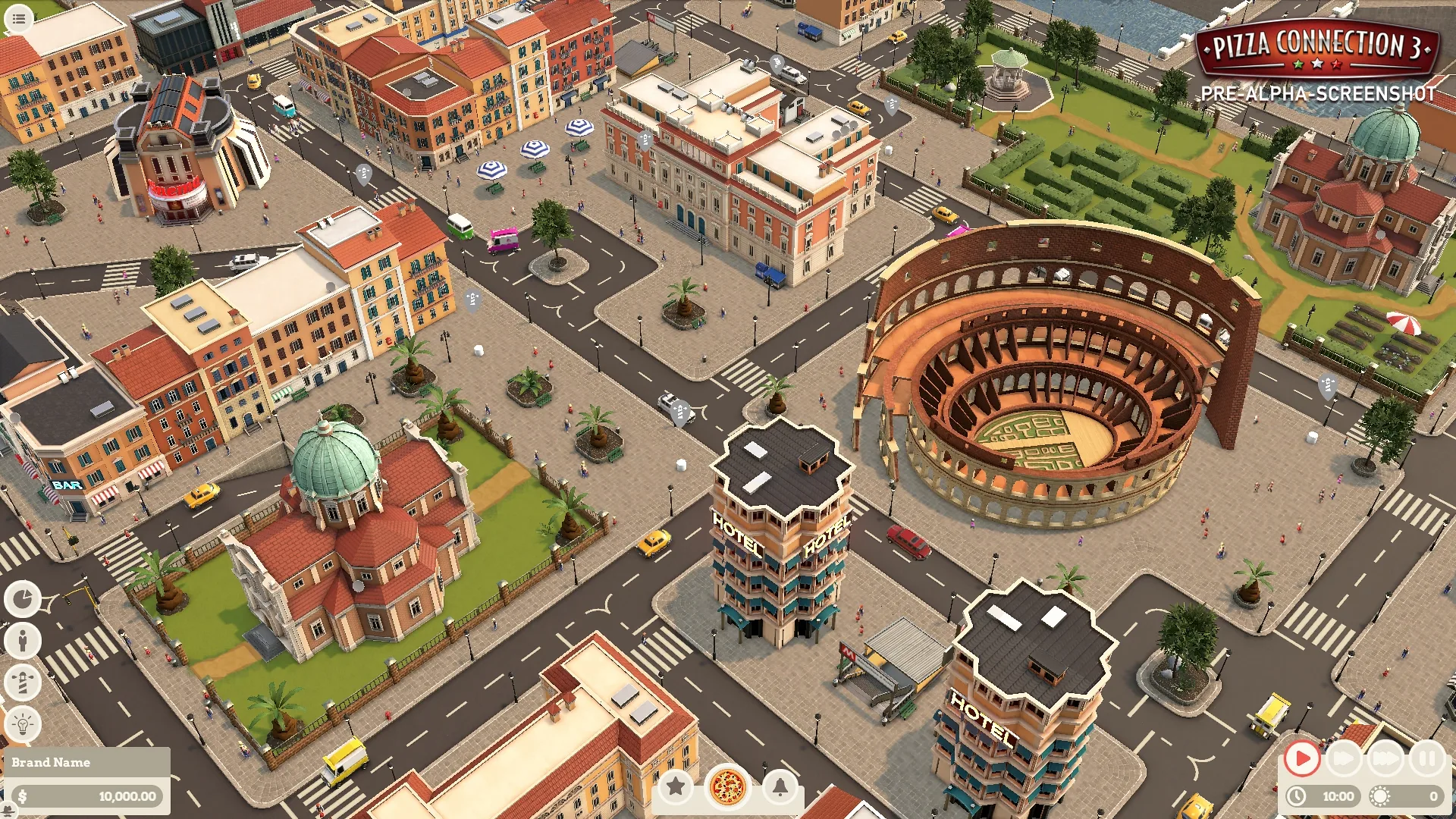Open the list menu button

[19, 18]
